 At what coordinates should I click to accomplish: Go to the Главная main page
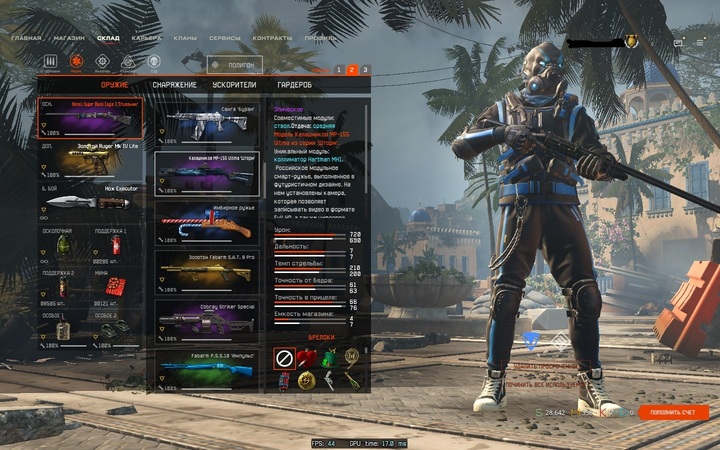coord(26,38)
